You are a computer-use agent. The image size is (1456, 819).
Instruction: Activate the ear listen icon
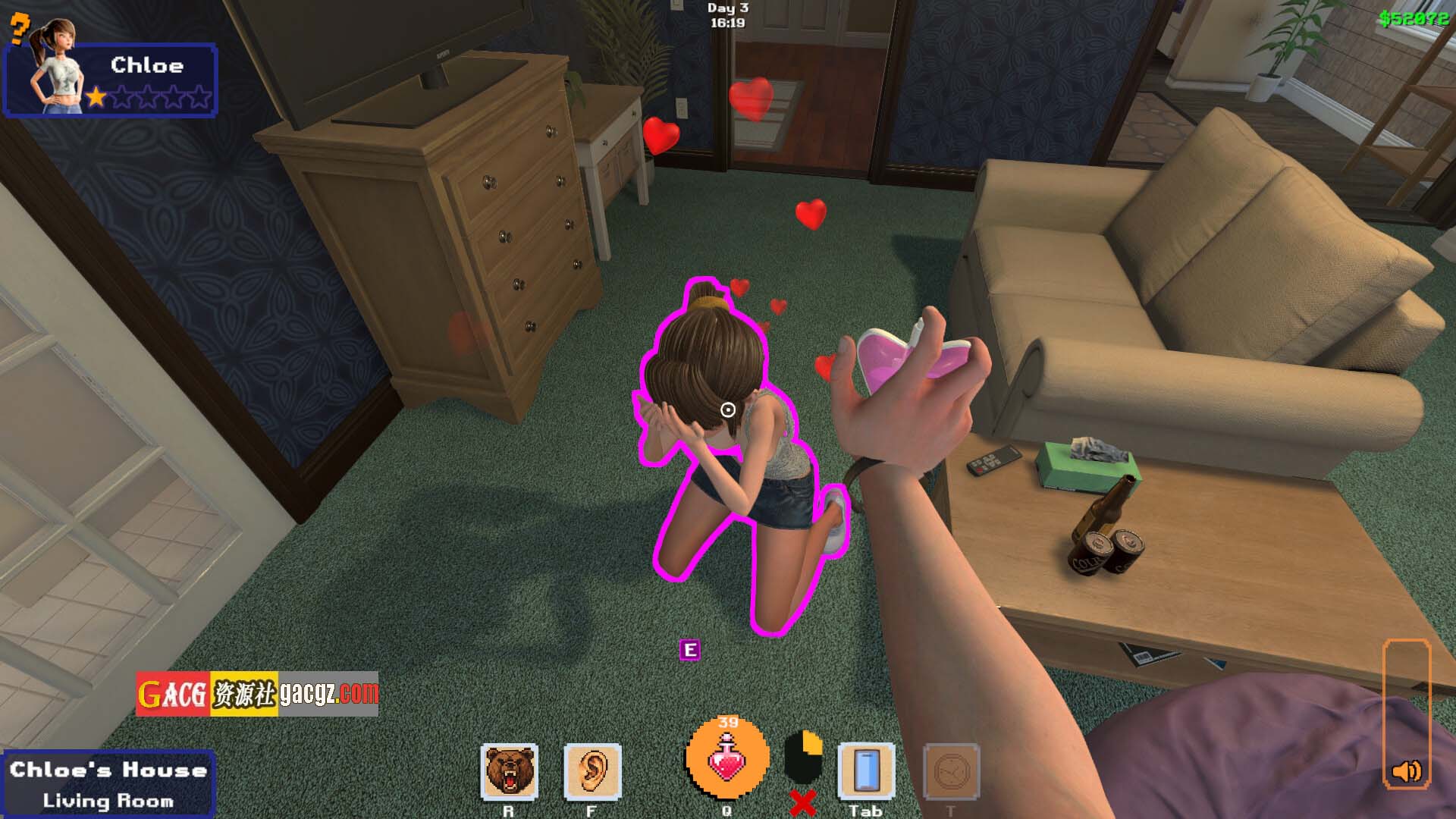coord(593,771)
